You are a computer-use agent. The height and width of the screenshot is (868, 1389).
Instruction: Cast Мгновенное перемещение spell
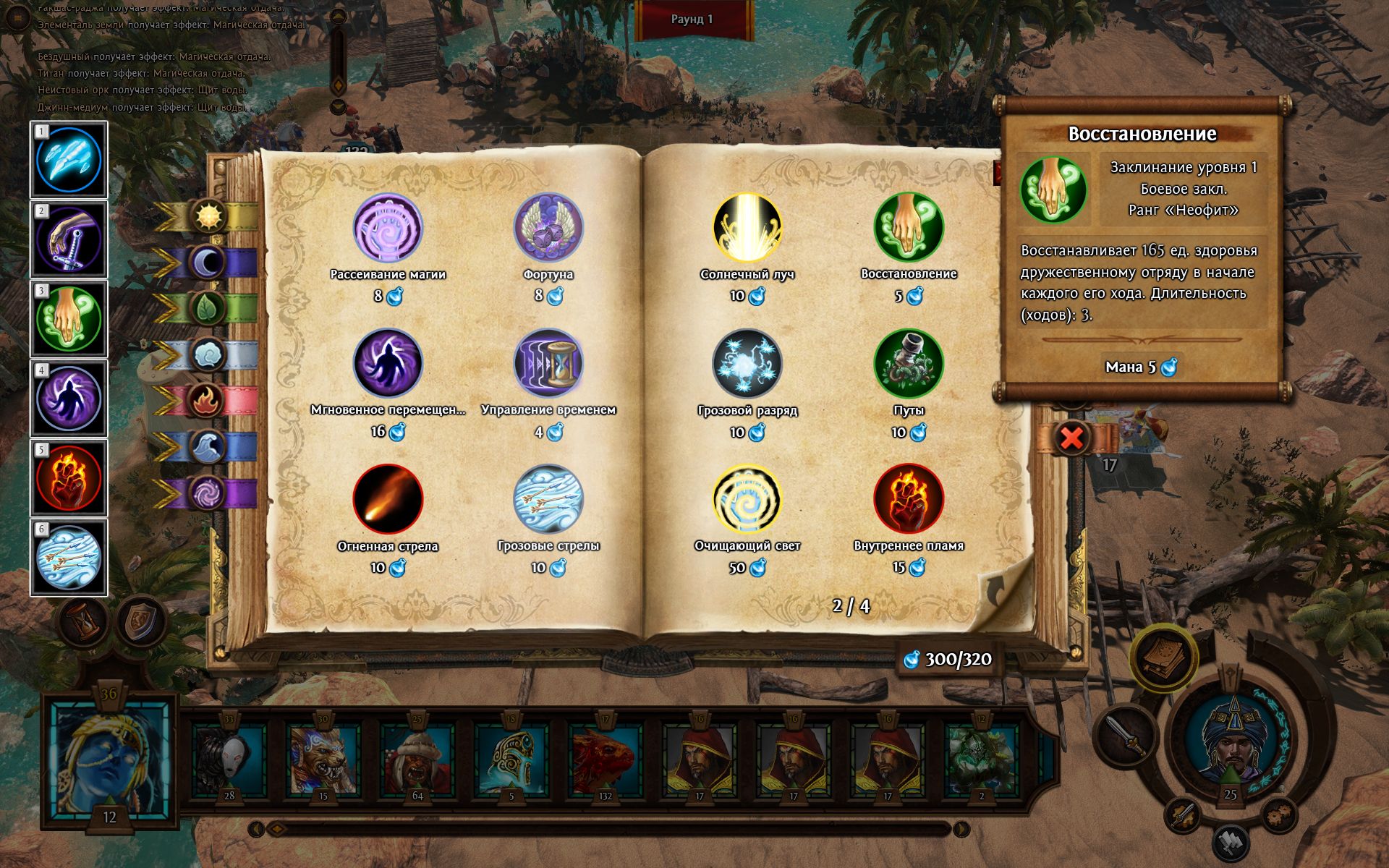(388, 364)
